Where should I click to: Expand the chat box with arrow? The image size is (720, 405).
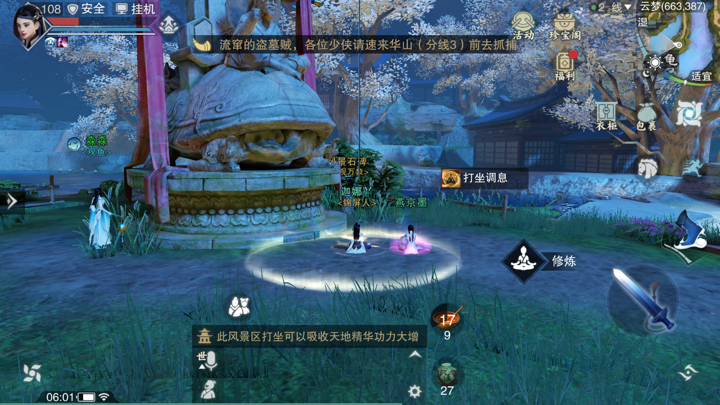point(415,355)
